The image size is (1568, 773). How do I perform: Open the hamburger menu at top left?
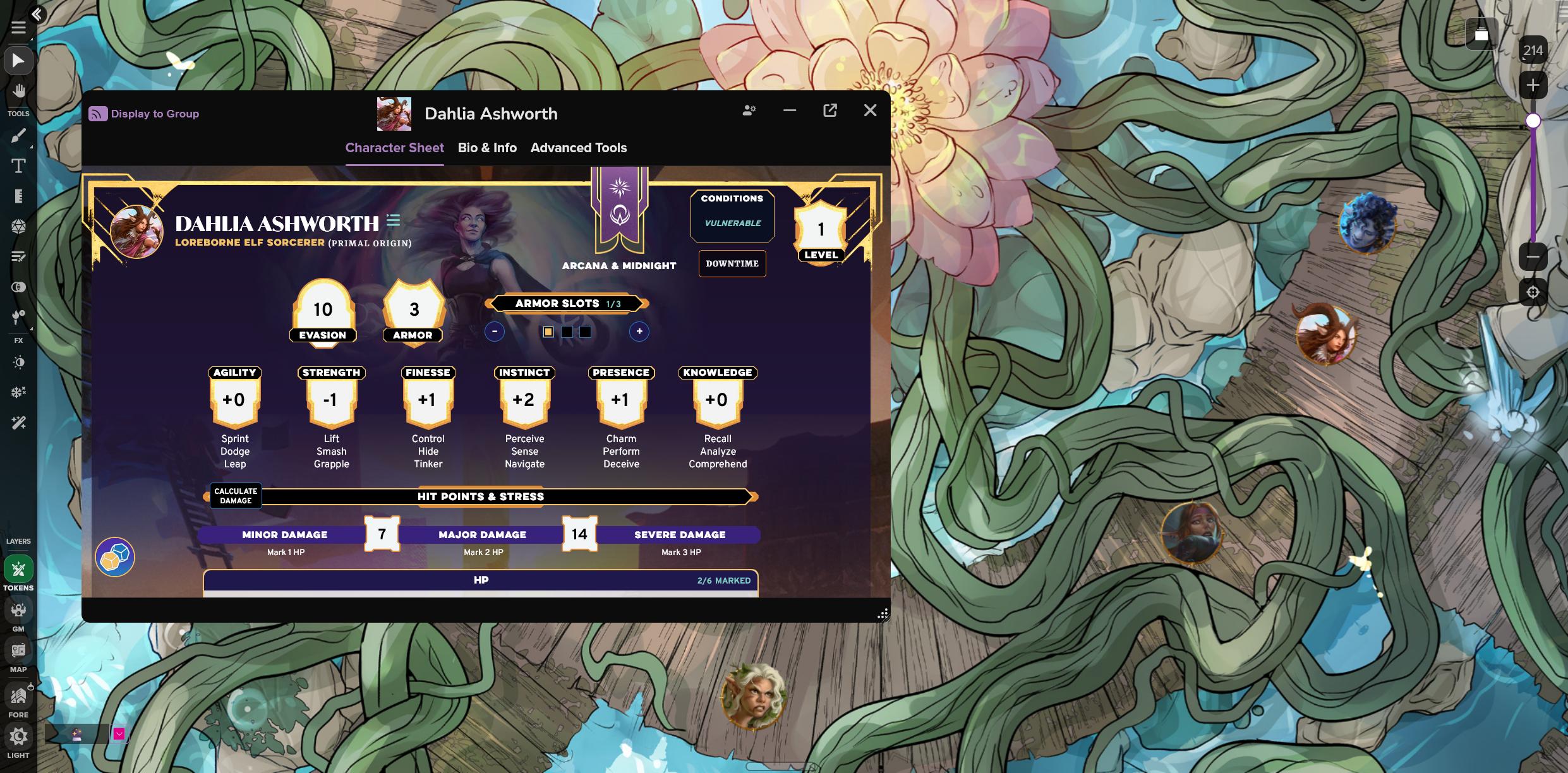point(18,27)
